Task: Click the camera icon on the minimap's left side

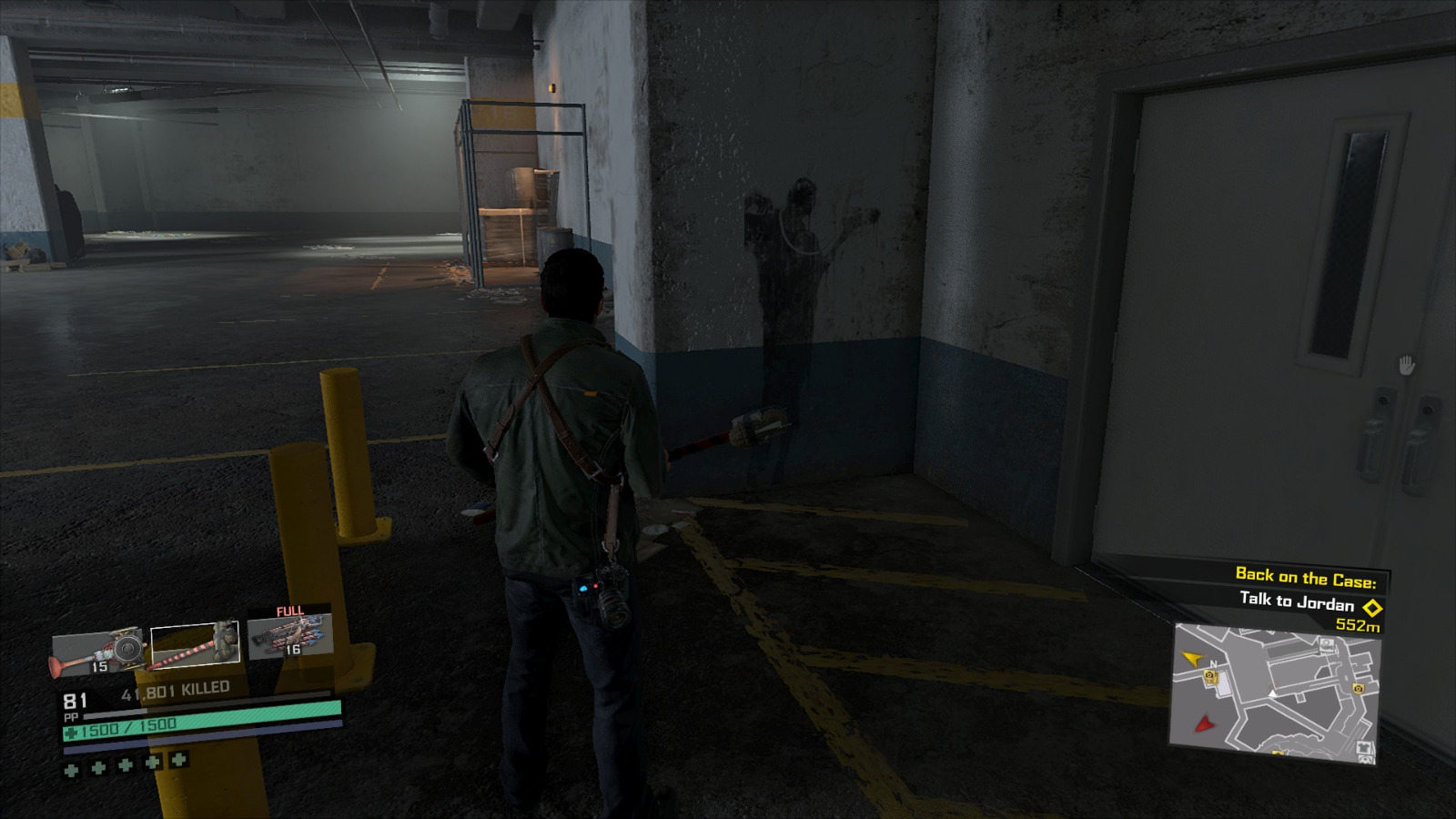Action: click(x=1209, y=676)
